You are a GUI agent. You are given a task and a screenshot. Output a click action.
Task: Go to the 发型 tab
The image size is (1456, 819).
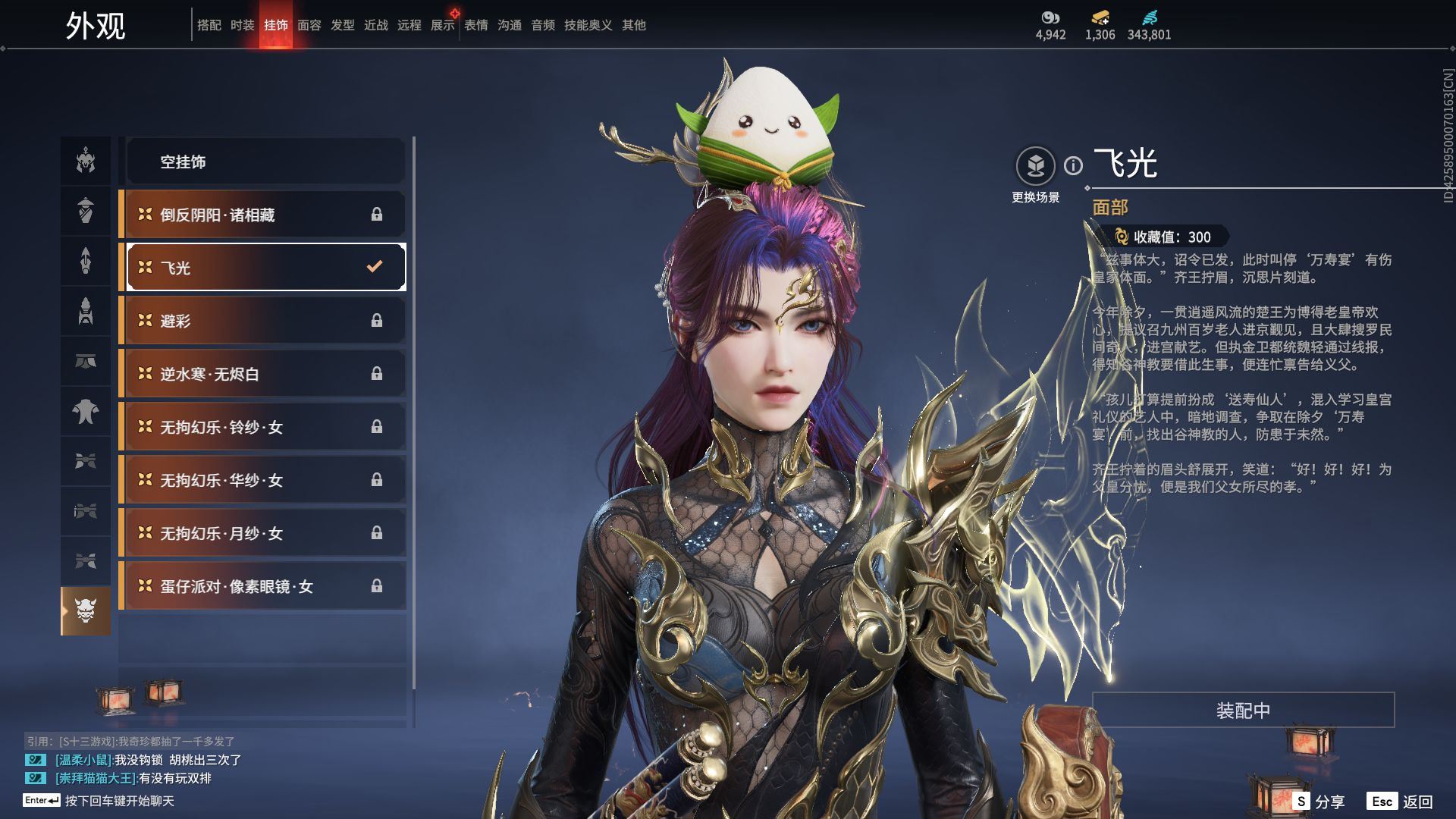[343, 25]
